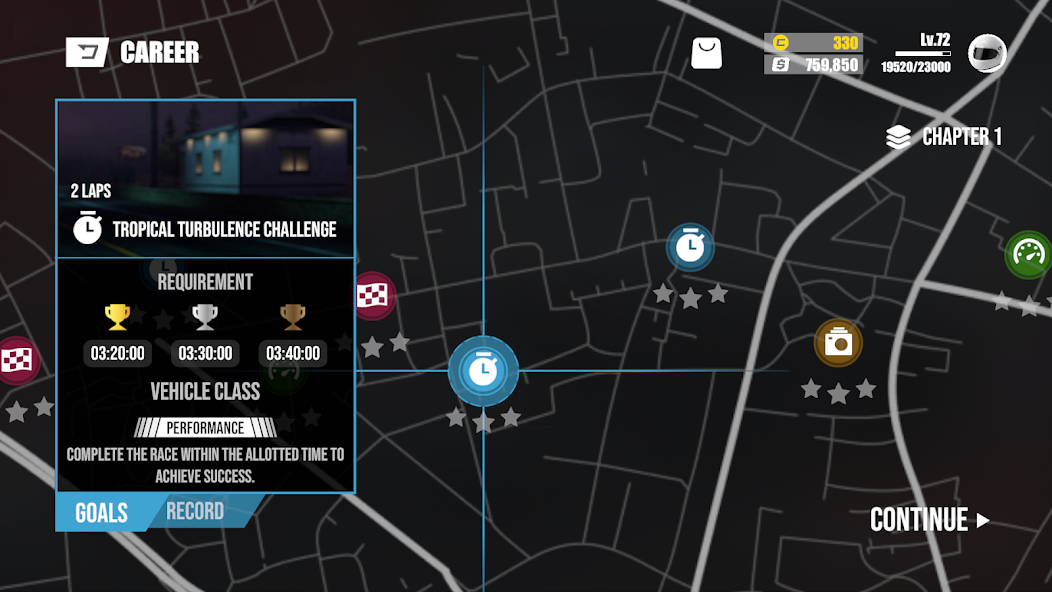Select the green speedometer event marker
The image size is (1052, 592).
click(x=1028, y=254)
